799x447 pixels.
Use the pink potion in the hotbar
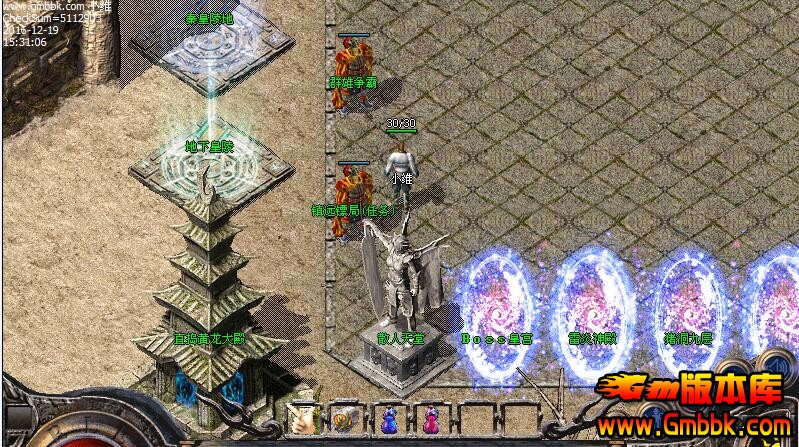click(431, 421)
